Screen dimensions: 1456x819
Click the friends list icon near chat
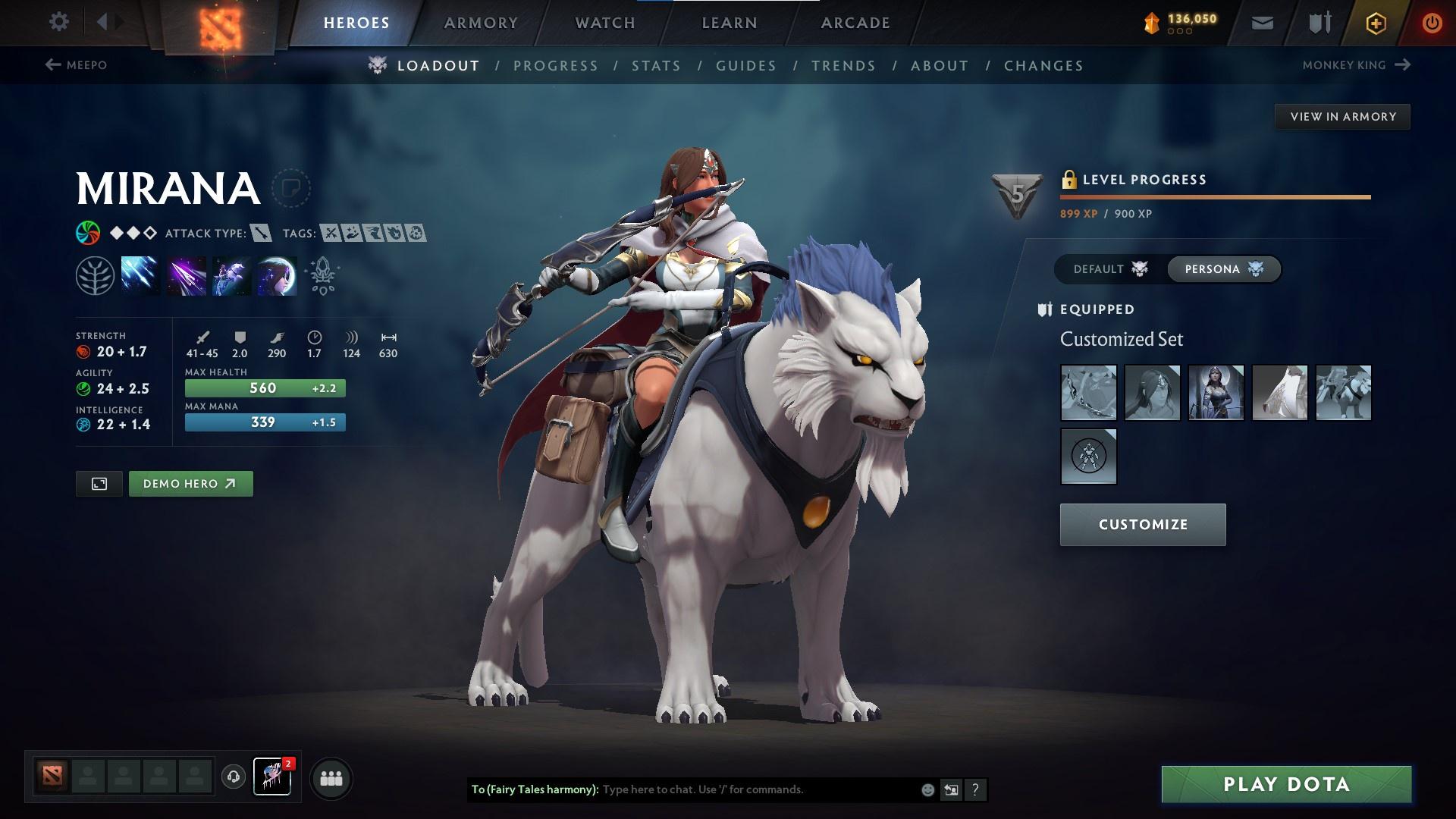click(329, 777)
